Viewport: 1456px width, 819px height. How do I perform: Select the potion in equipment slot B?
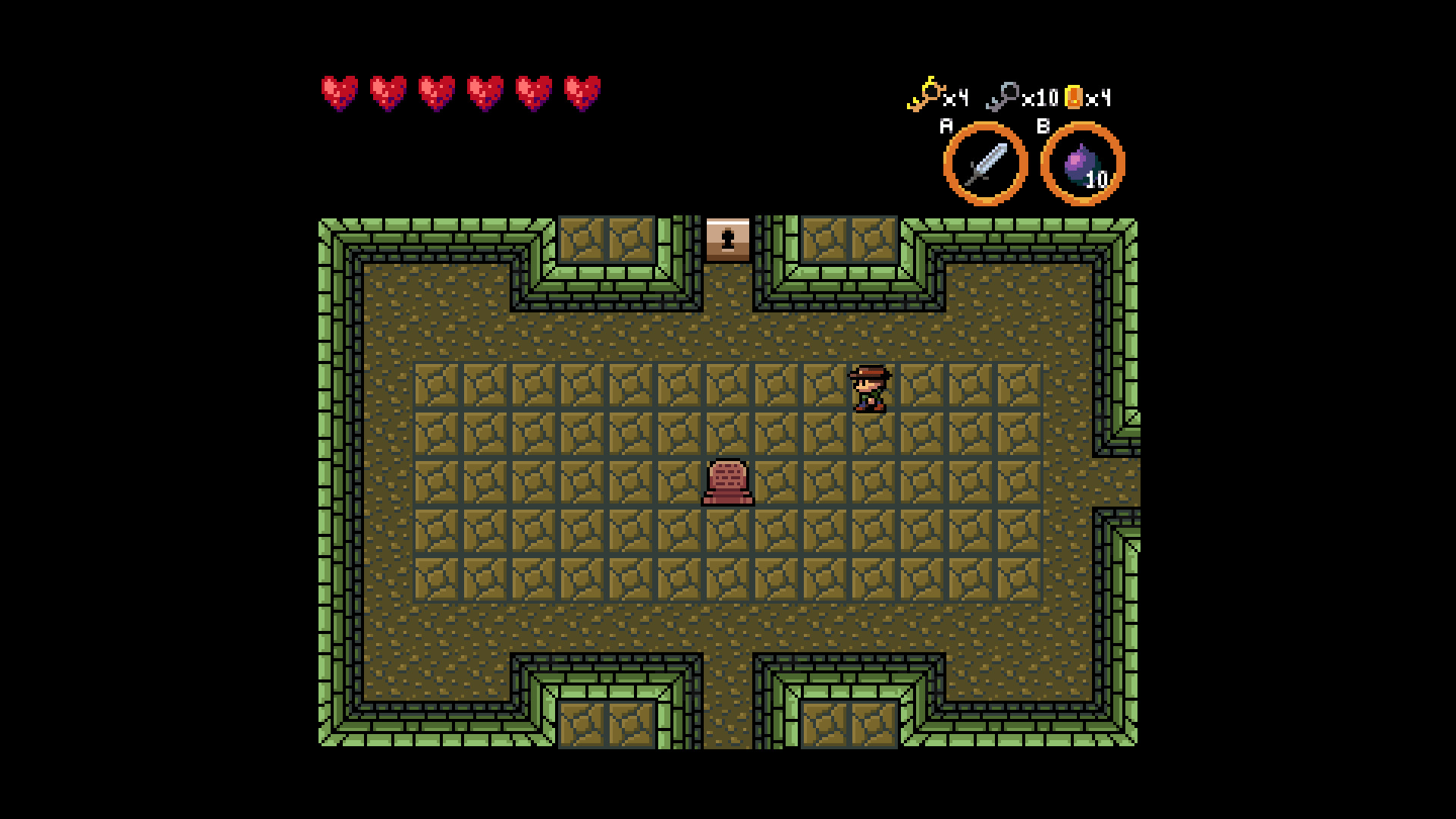1080,162
